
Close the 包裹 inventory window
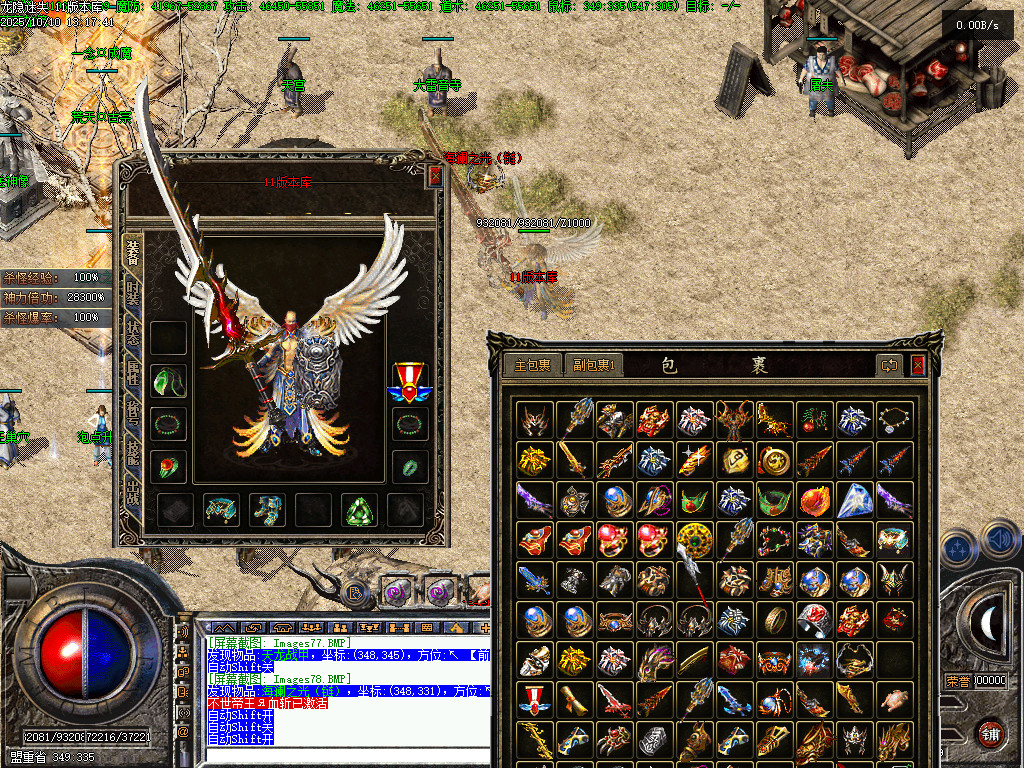pyautogui.click(x=917, y=365)
